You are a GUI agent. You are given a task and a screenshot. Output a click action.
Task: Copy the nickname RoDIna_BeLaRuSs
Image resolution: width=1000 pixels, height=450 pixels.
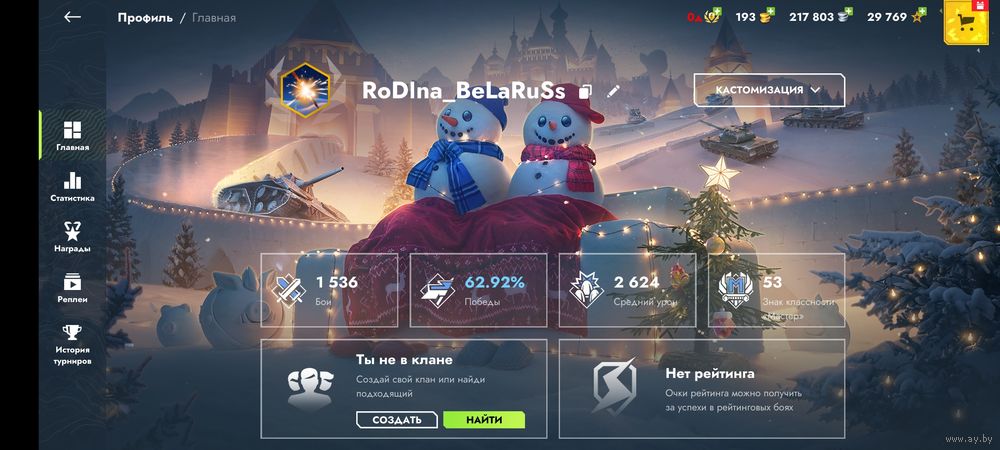click(x=586, y=91)
